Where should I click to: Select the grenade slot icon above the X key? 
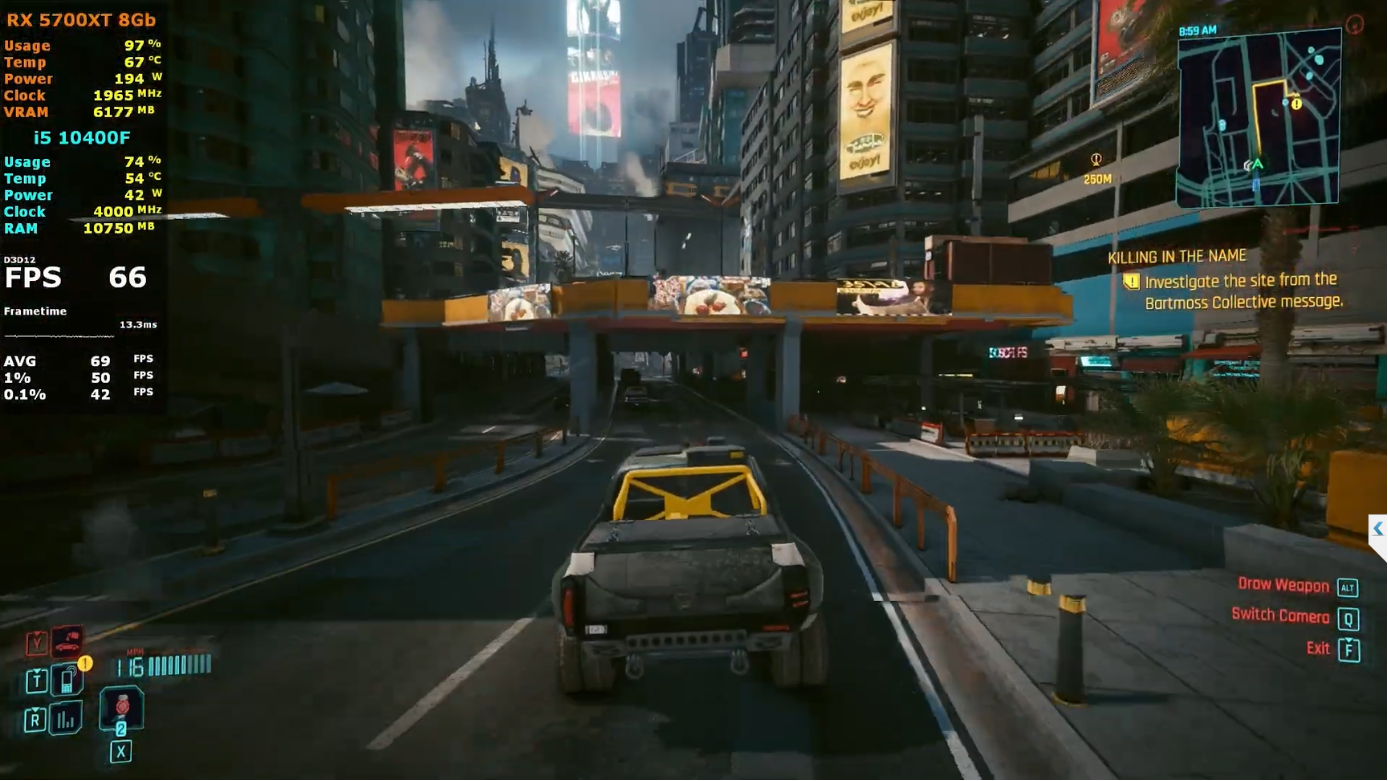pyautogui.click(x=120, y=707)
